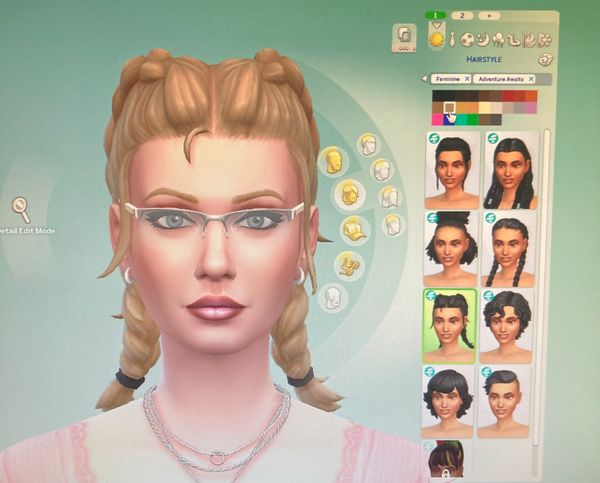This screenshot has width=600, height=483.
Task: Switch to formal outfit tie icon
Action: tap(452, 40)
